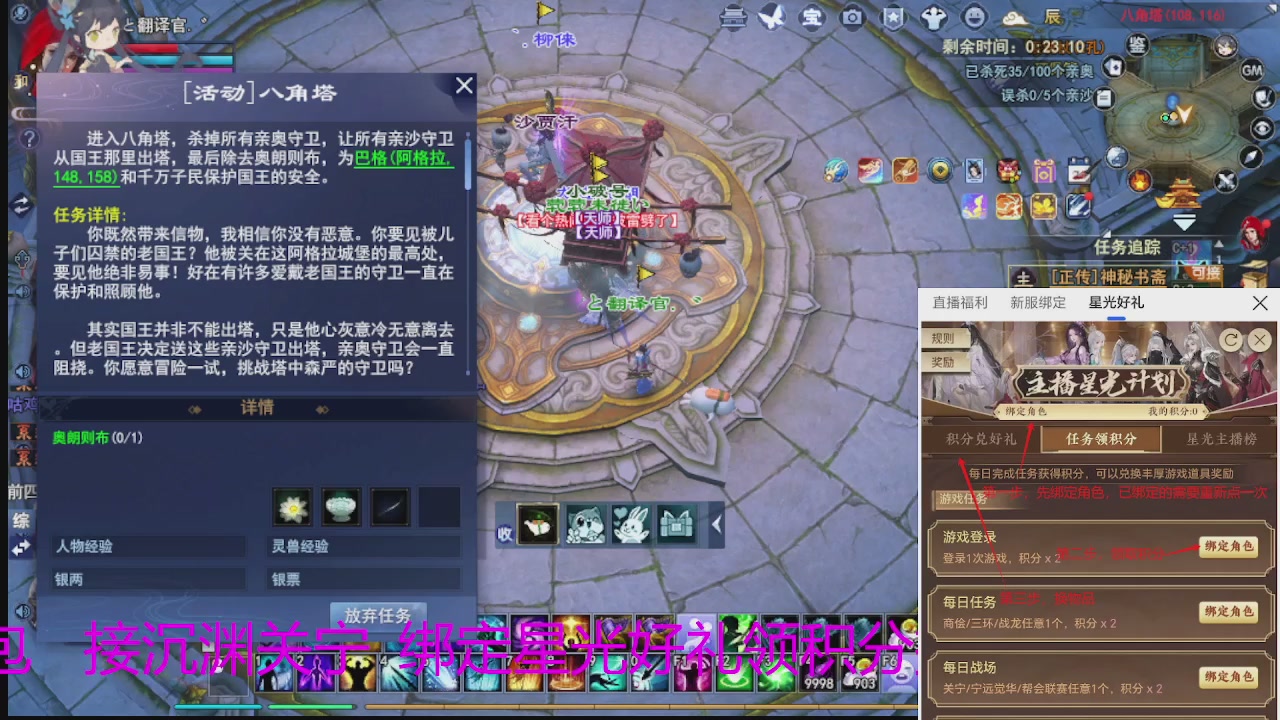Click the rabbit pet thumbnail in inventory bar
The height and width of the screenshot is (720, 1280).
(x=631, y=524)
